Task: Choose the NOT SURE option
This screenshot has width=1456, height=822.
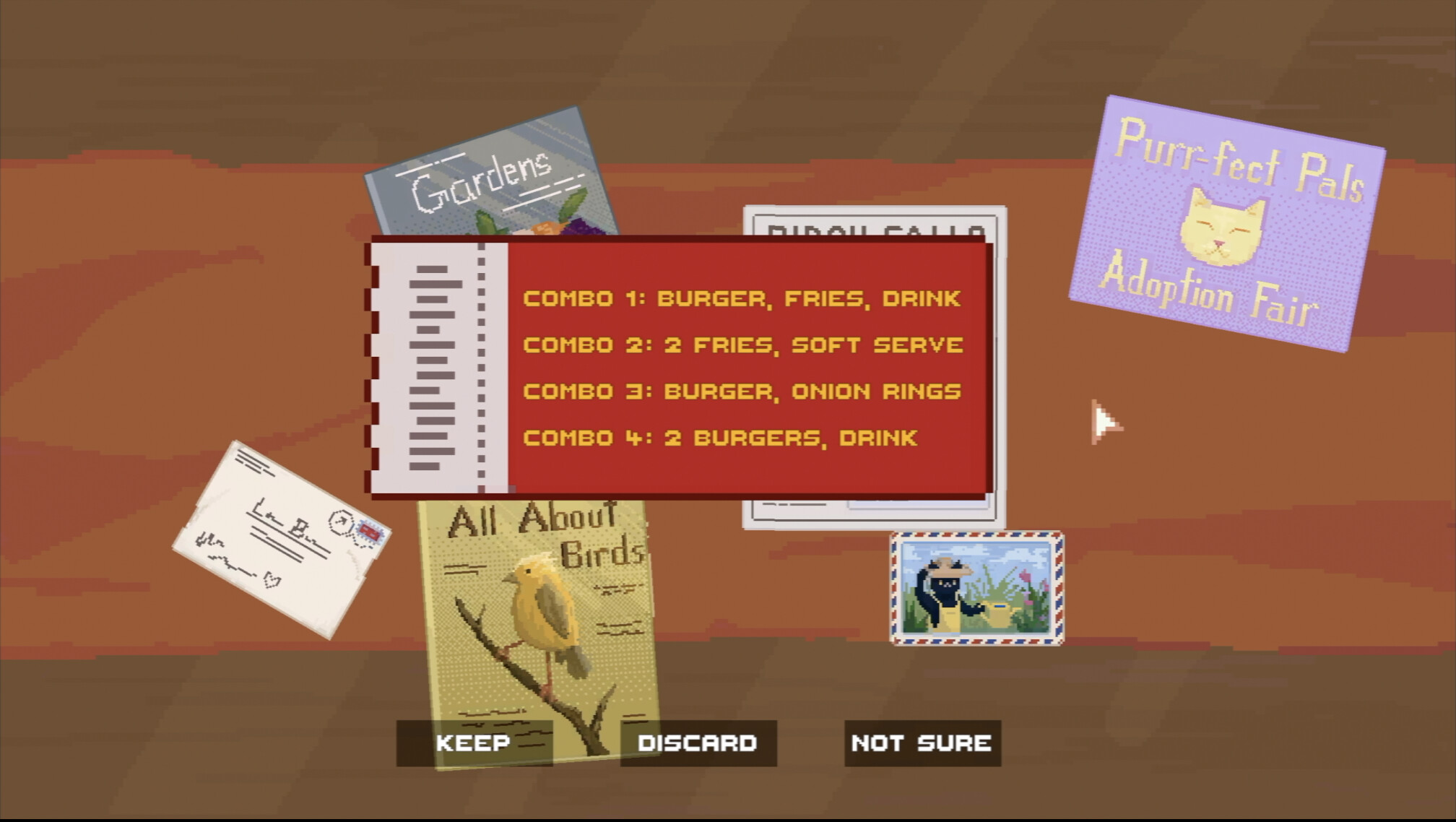Action: tap(920, 742)
